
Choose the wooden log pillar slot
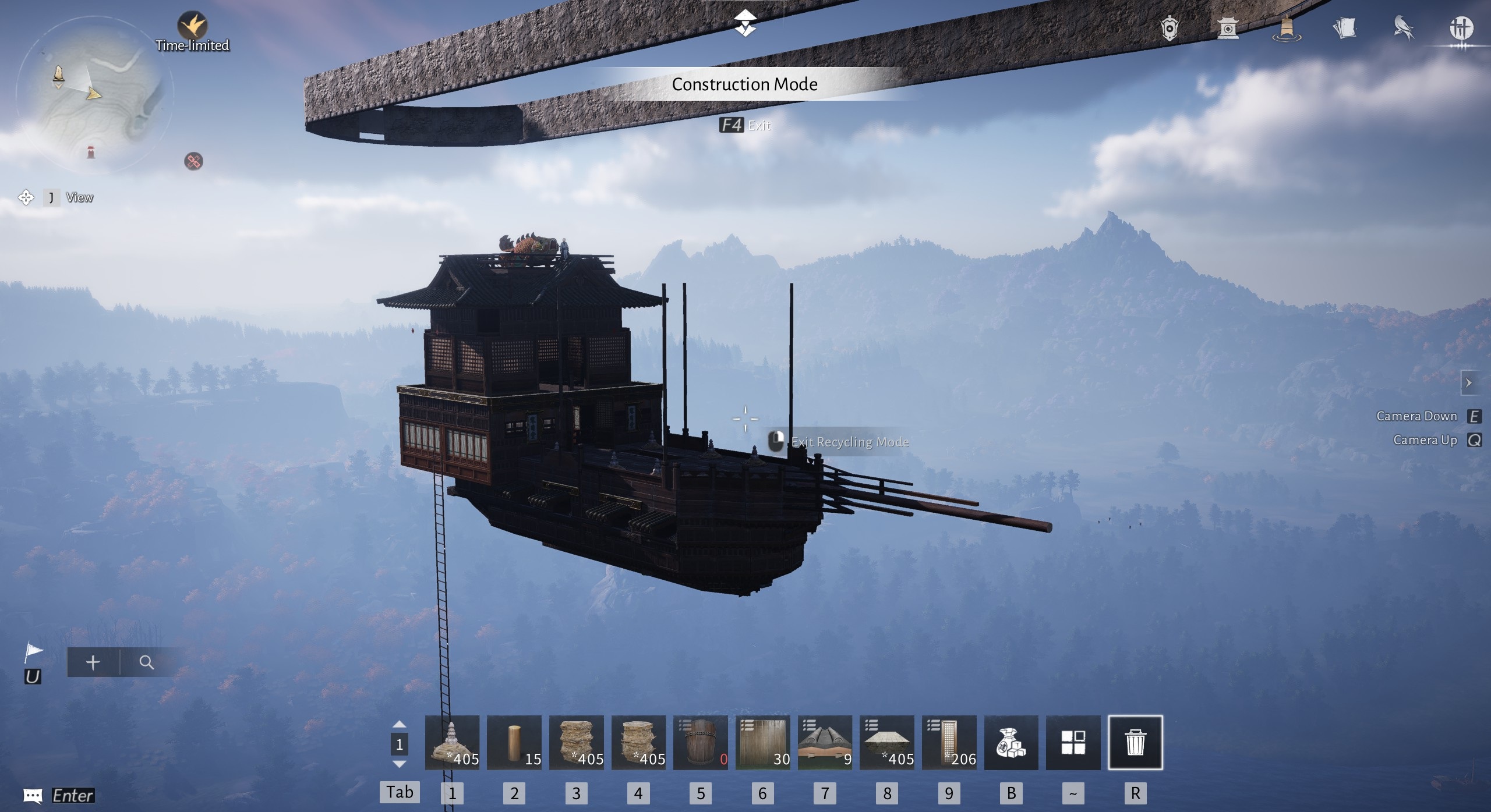[514, 742]
